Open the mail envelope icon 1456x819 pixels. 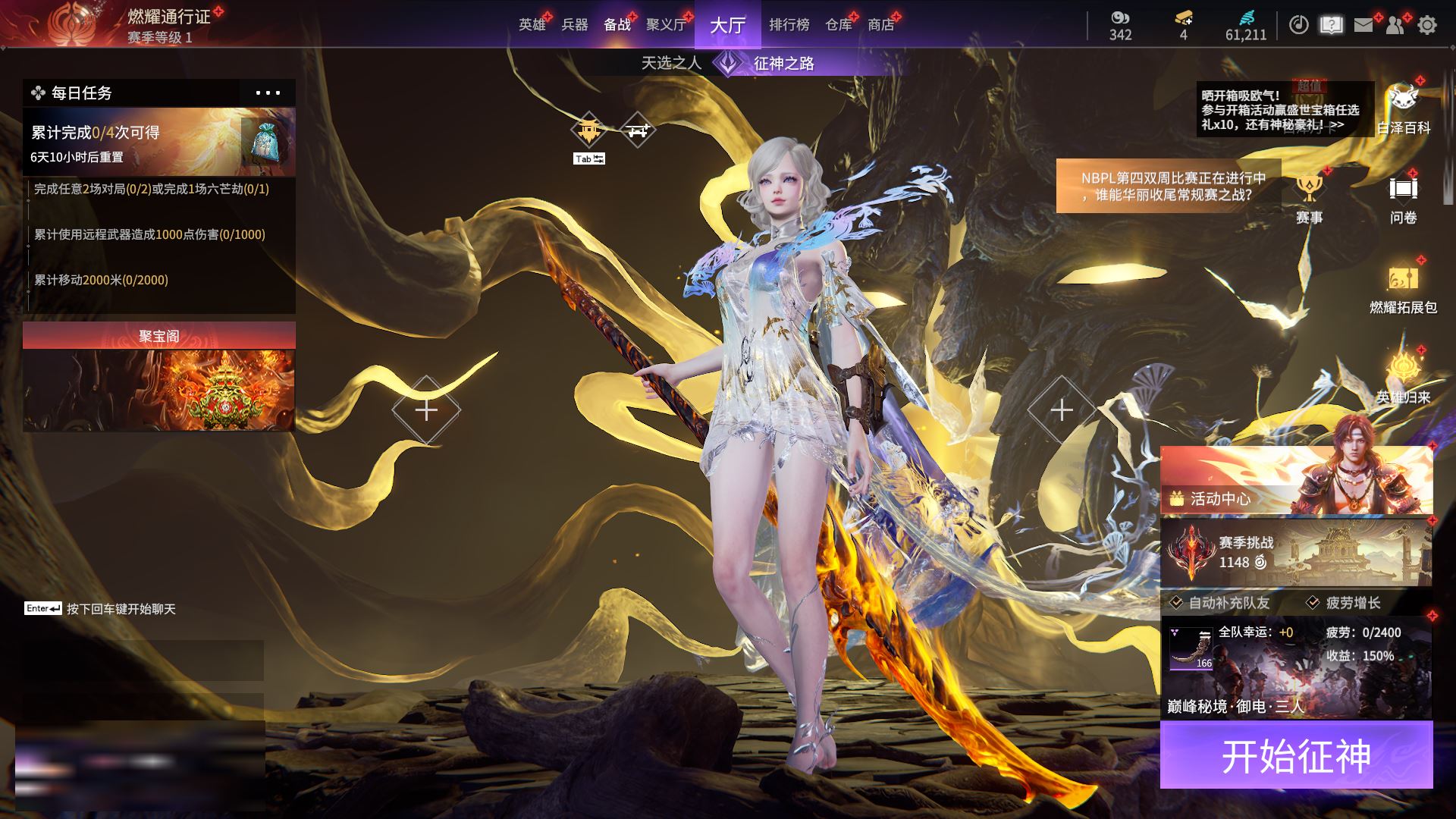(1363, 25)
